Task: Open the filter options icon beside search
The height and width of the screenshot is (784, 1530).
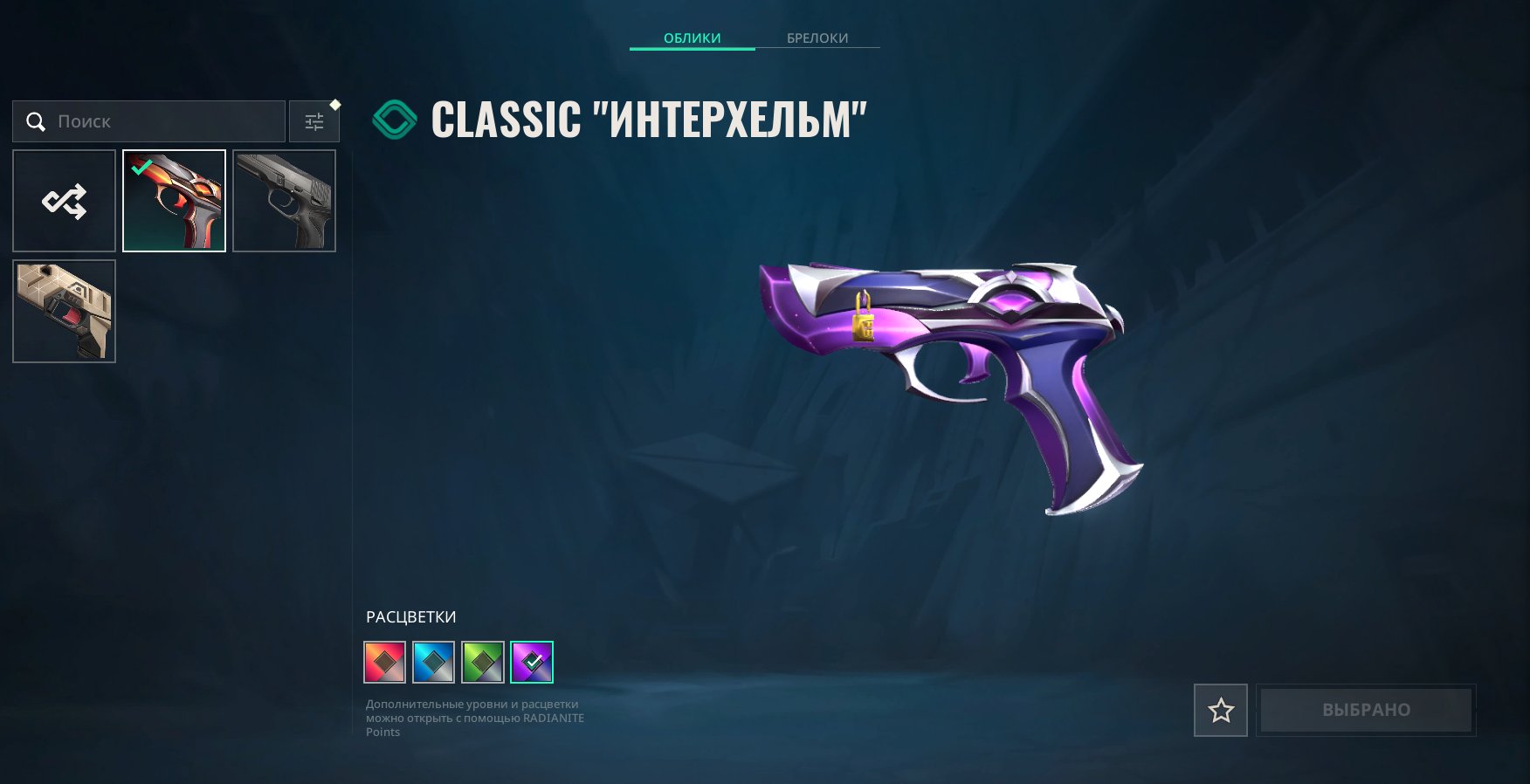Action: 314,121
